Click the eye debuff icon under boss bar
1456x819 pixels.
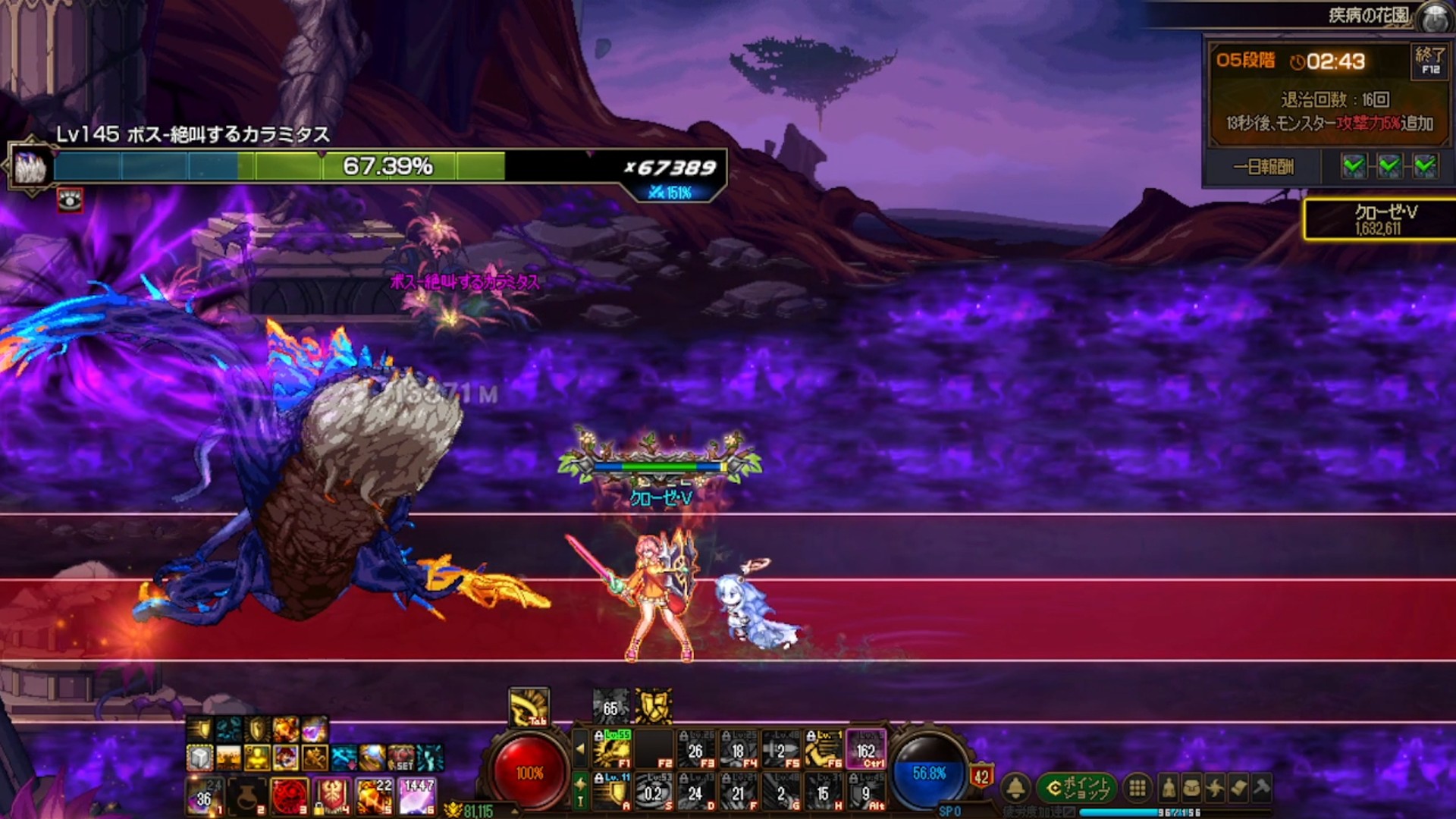click(x=70, y=200)
